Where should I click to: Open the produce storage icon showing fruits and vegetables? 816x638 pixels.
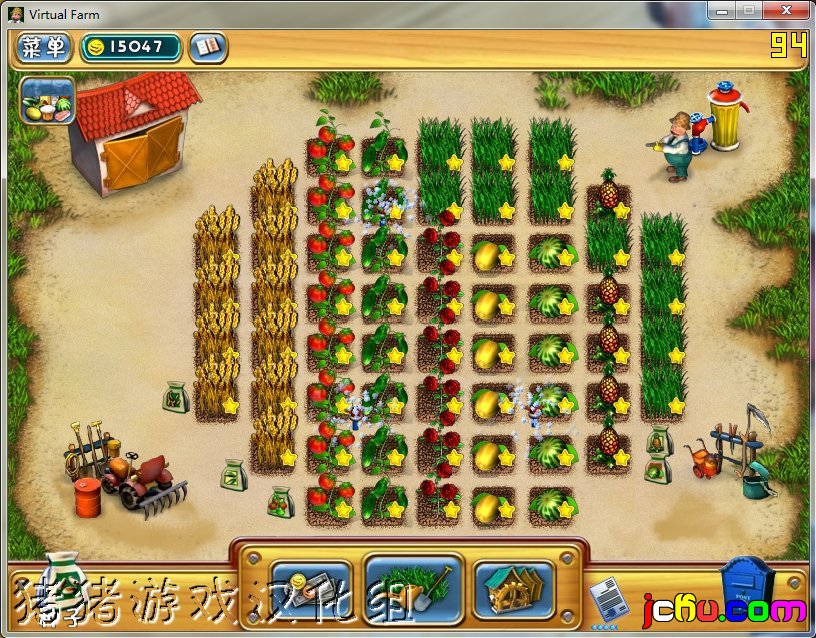(x=46, y=100)
